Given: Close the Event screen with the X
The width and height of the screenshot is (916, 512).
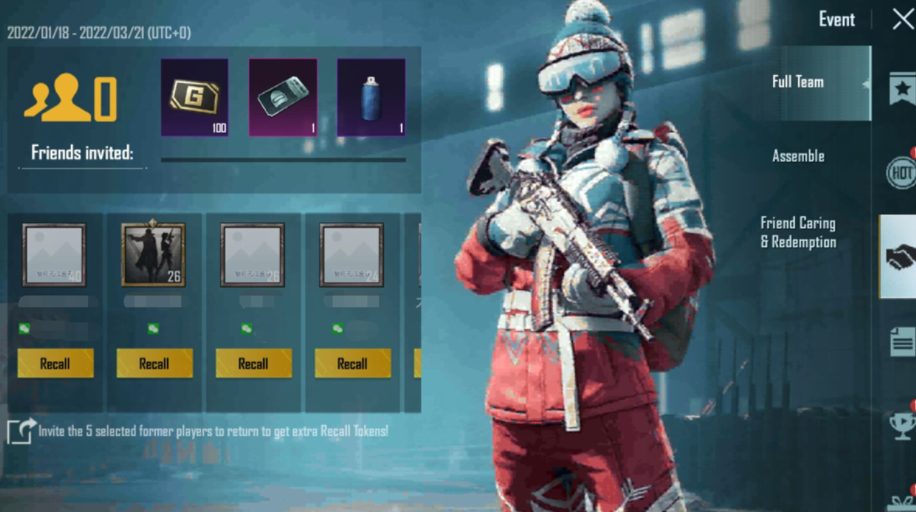Looking at the screenshot, I should click(x=902, y=19).
